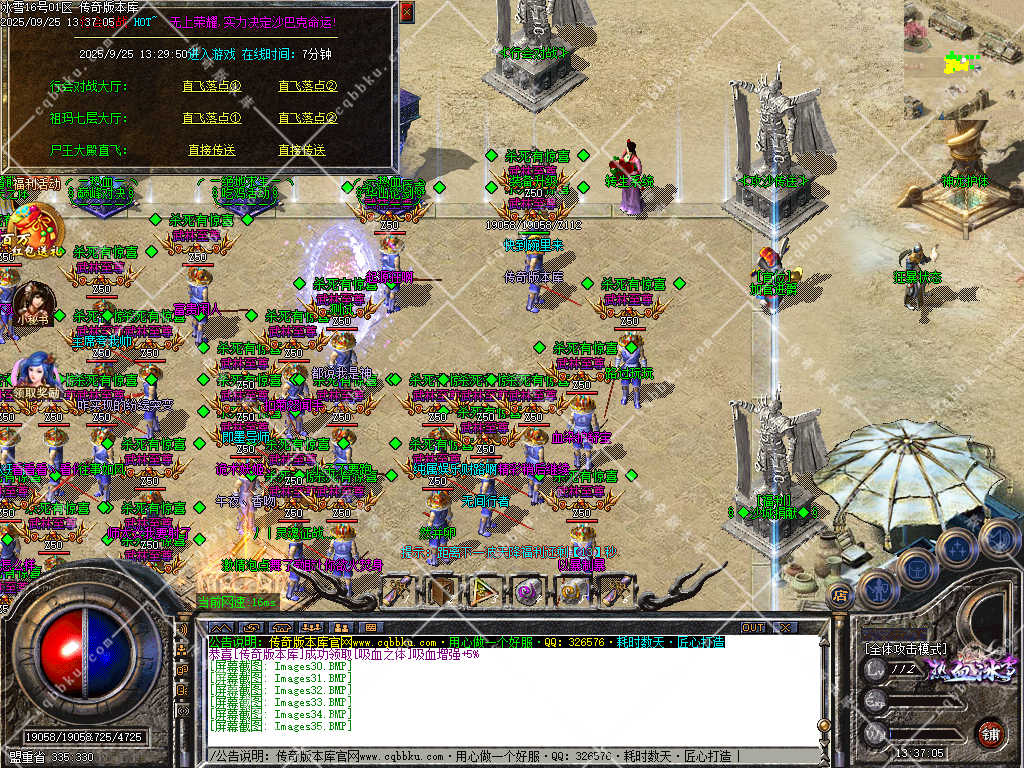Use the green triangle hotbar item

point(484,591)
